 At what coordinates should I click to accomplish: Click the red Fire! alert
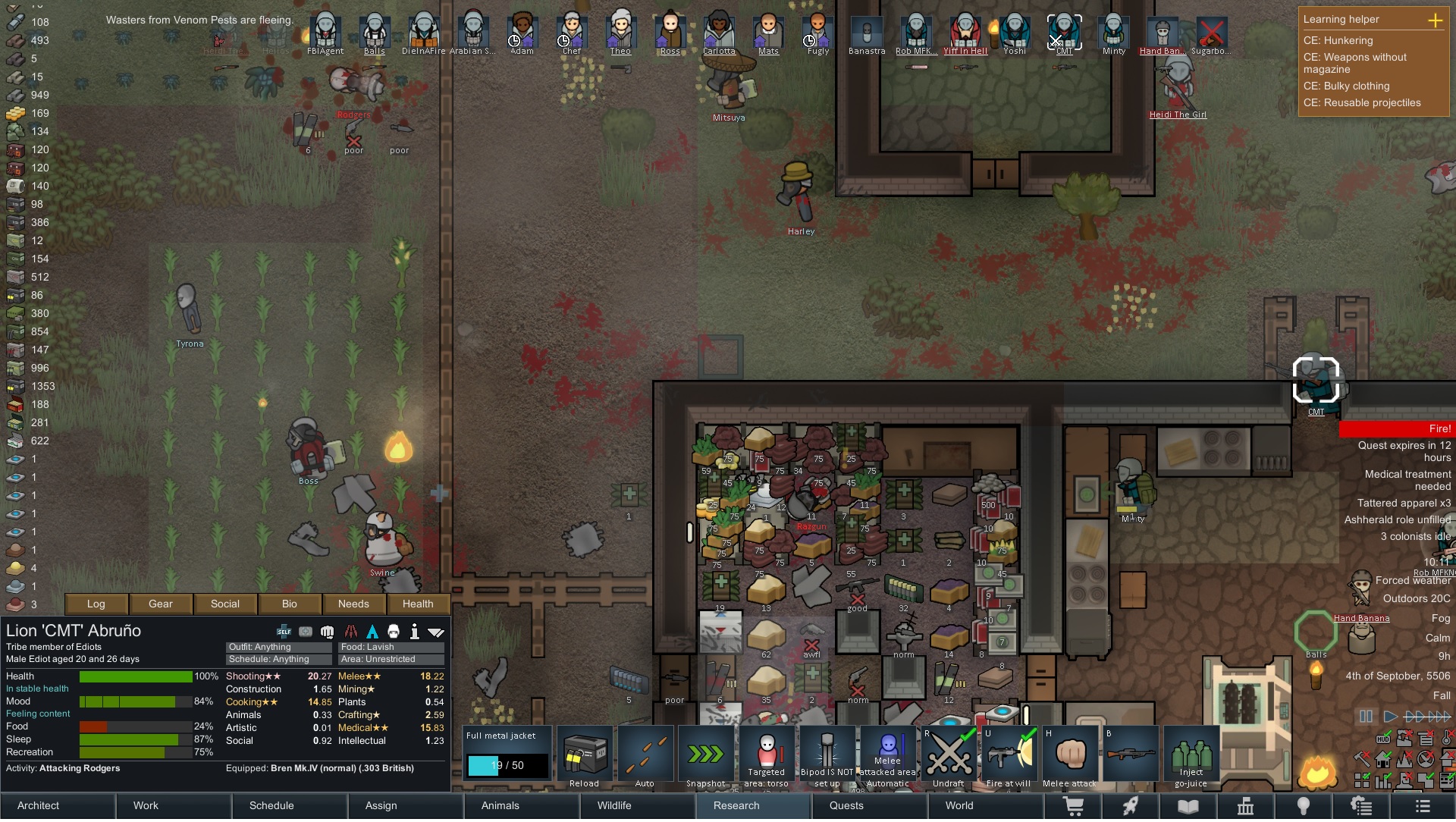(x=1397, y=429)
